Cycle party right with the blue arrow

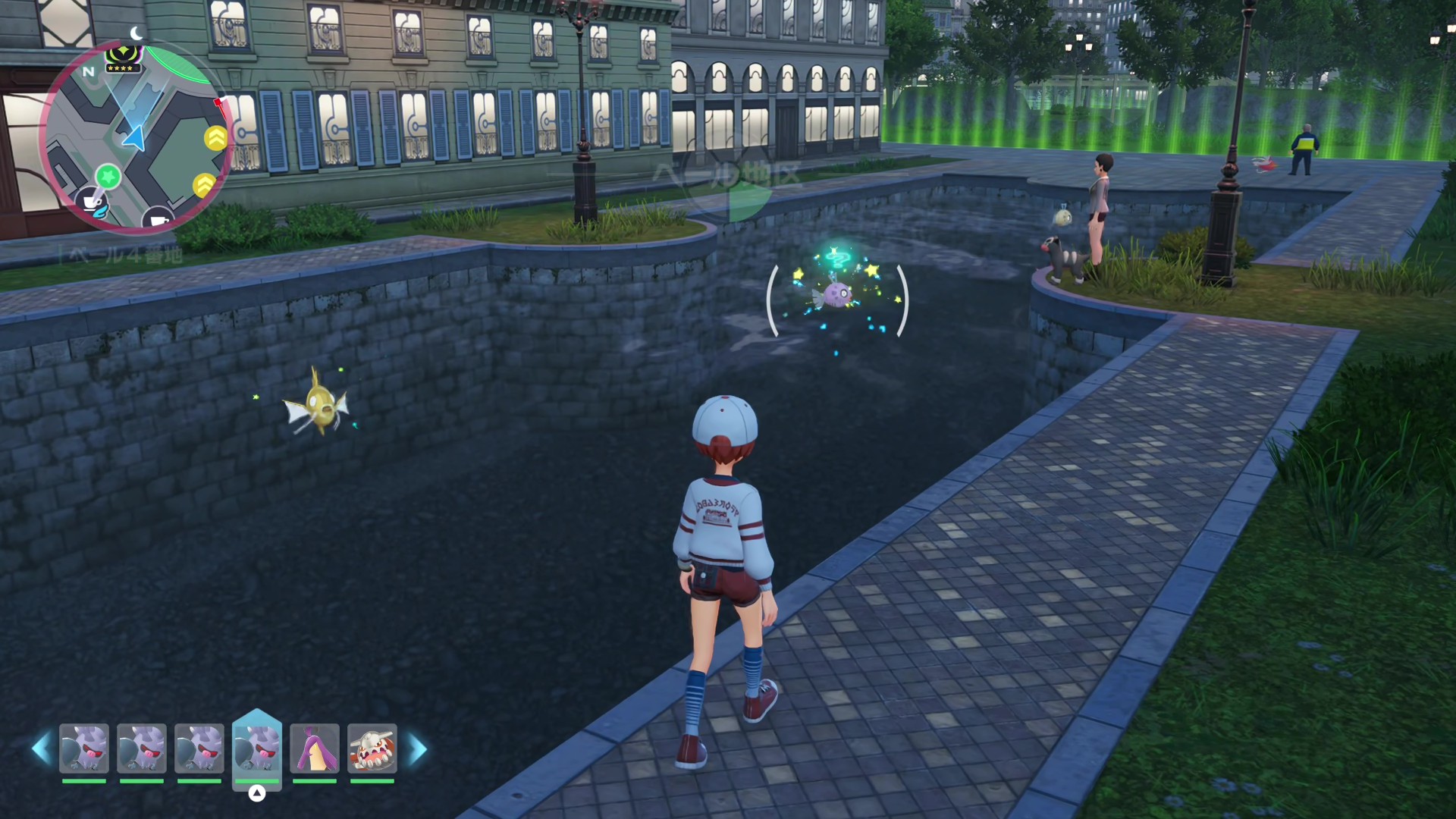tap(418, 749)
